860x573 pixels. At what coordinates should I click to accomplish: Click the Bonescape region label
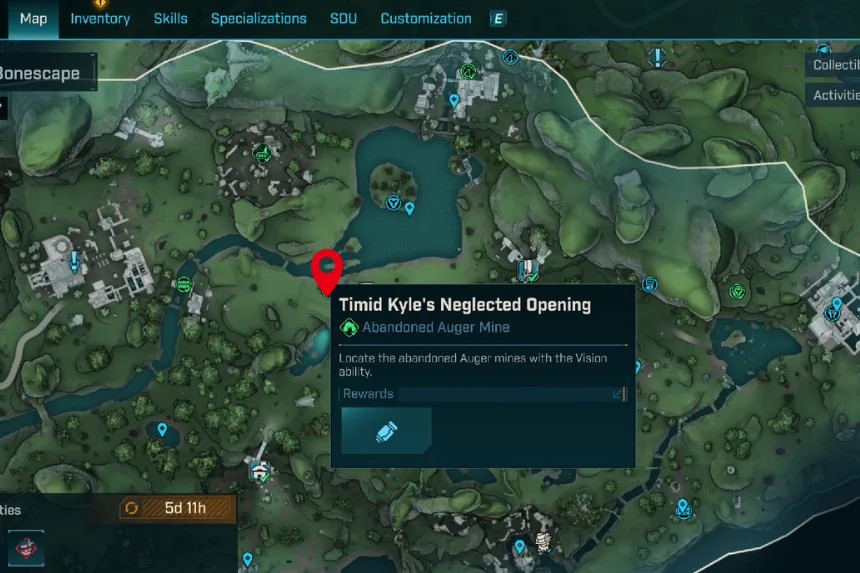pos(40,74)
